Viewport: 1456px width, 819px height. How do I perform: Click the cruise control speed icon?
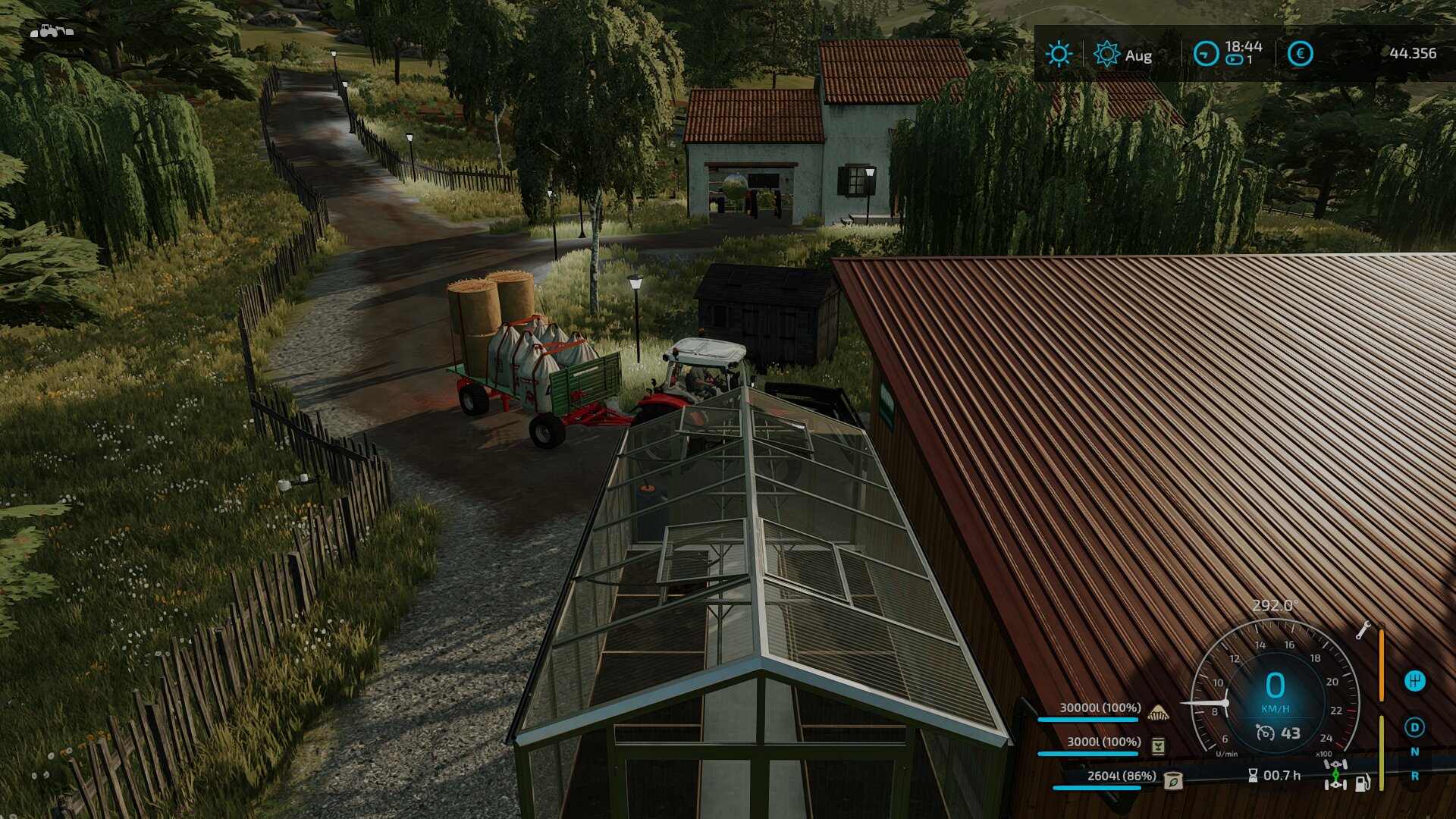(1265, 733)
